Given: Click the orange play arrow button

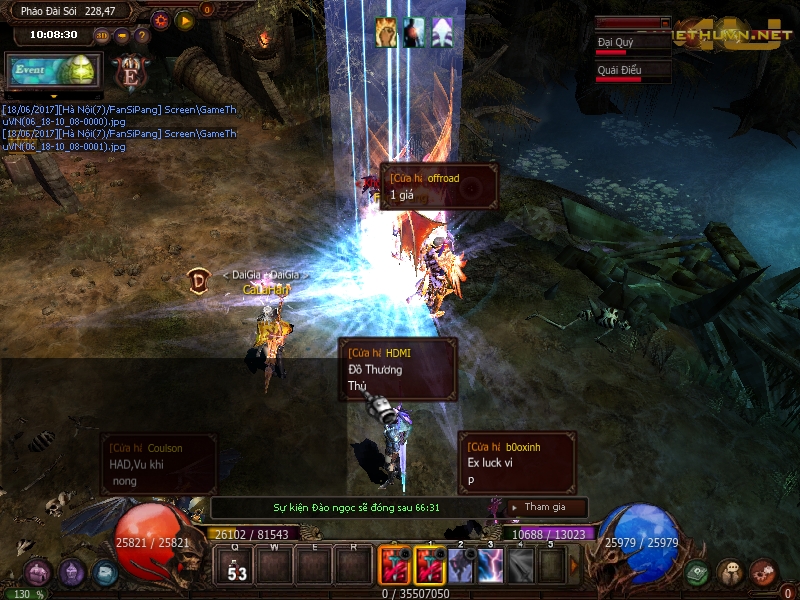Looking at the screenshot, I should [x=184, y=20].
